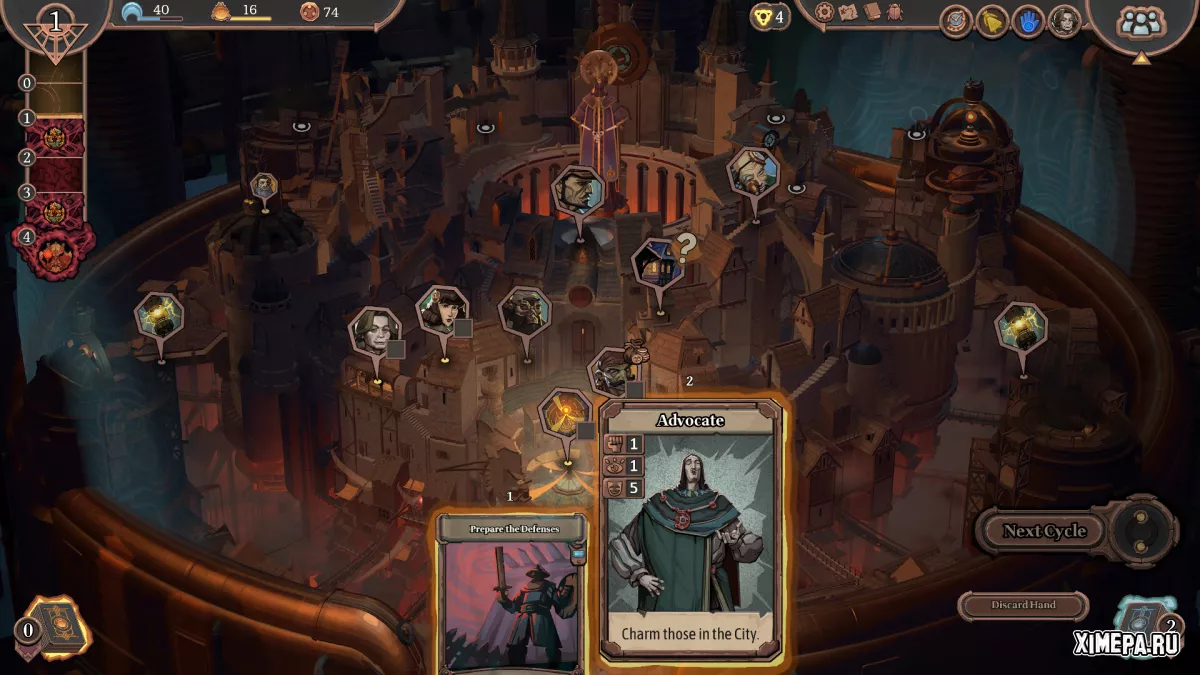Viewport: 1200px width, 675px height.
Task: Select the Advocate card
Action: click(691, 530)
